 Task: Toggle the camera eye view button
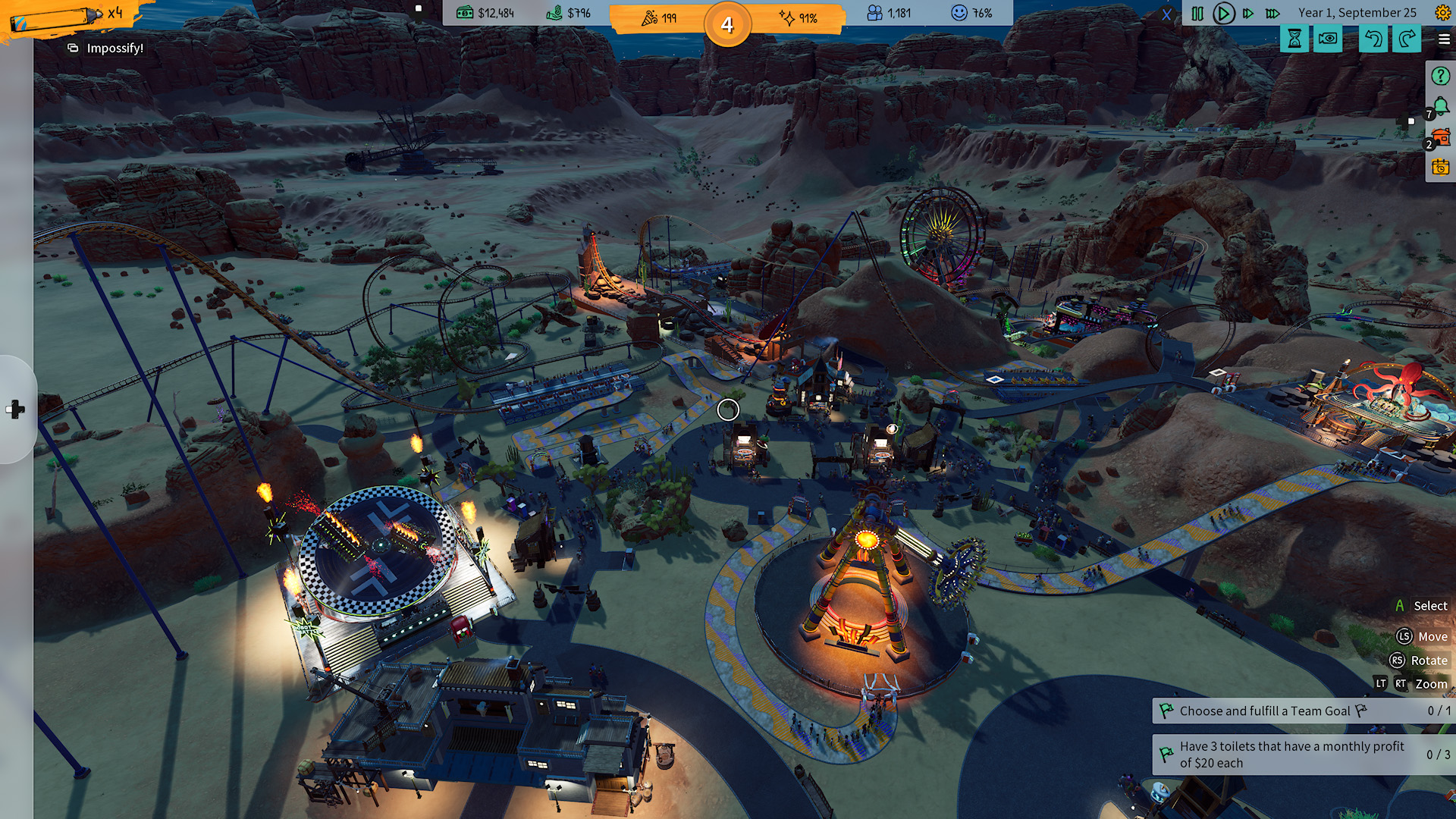(1328, 39)
